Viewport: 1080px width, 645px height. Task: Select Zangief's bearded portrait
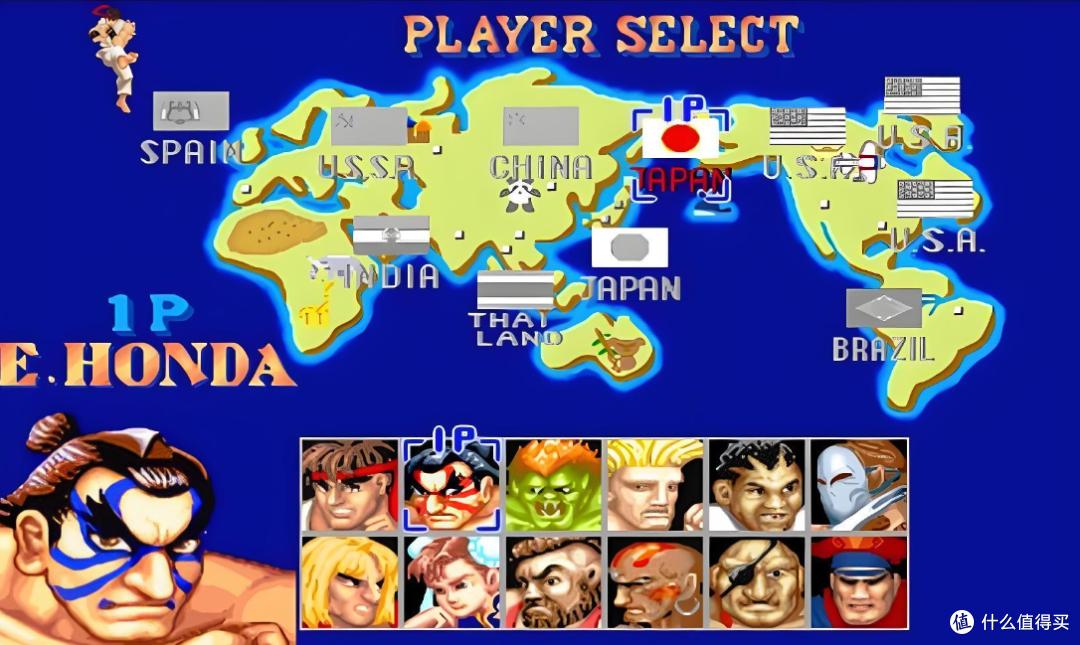click(x=554, y=582)
